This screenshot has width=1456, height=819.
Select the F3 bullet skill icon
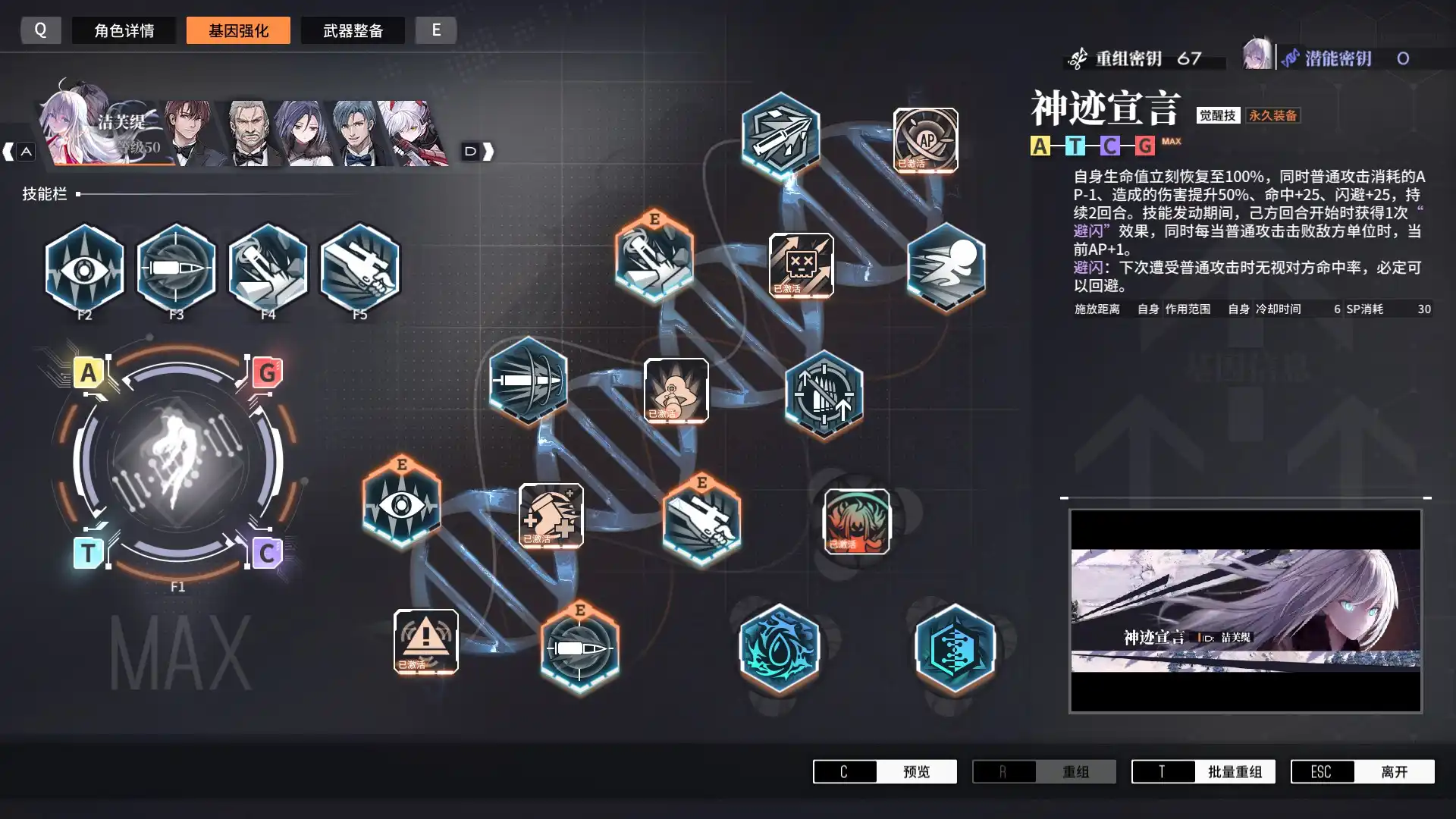tap(176, 269)
